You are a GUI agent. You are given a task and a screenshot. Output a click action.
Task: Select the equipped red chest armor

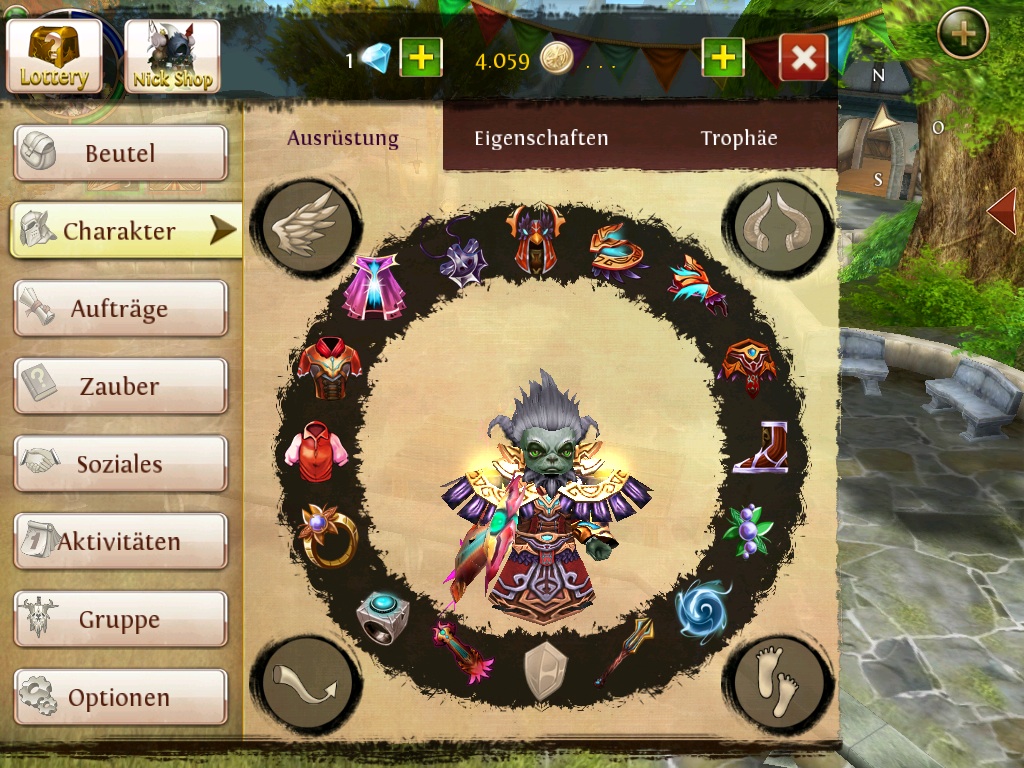(x=329, y=368)
